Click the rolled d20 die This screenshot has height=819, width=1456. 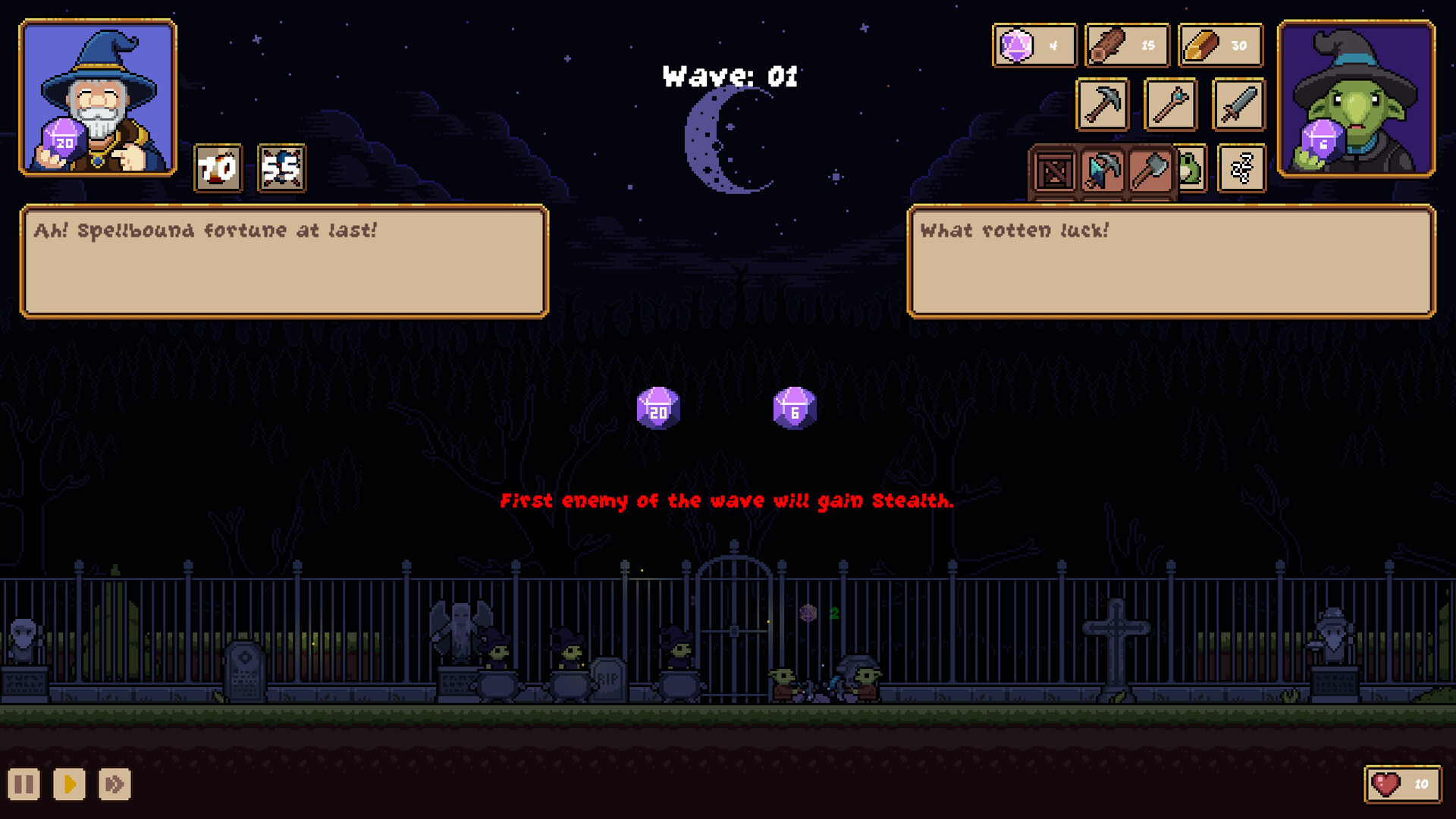click(657, 409)
